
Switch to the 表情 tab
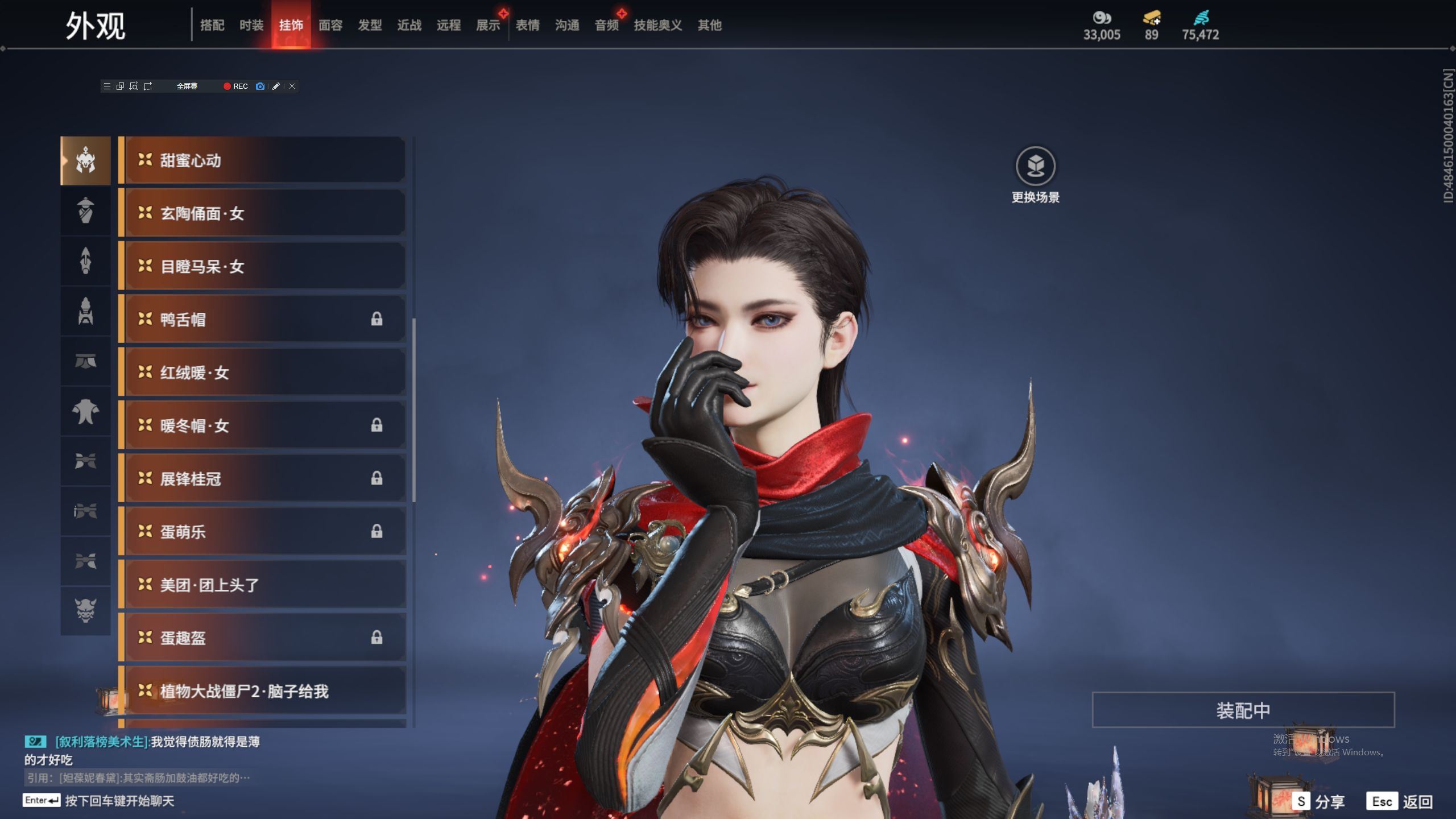[x=527, y=25]
